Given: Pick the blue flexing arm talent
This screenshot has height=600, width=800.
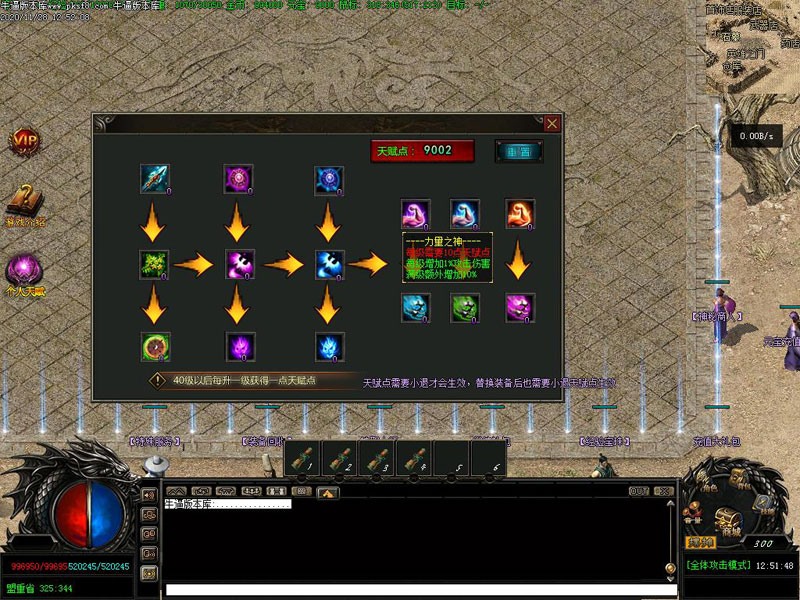Looking at the screenshot, I should 465,214.
